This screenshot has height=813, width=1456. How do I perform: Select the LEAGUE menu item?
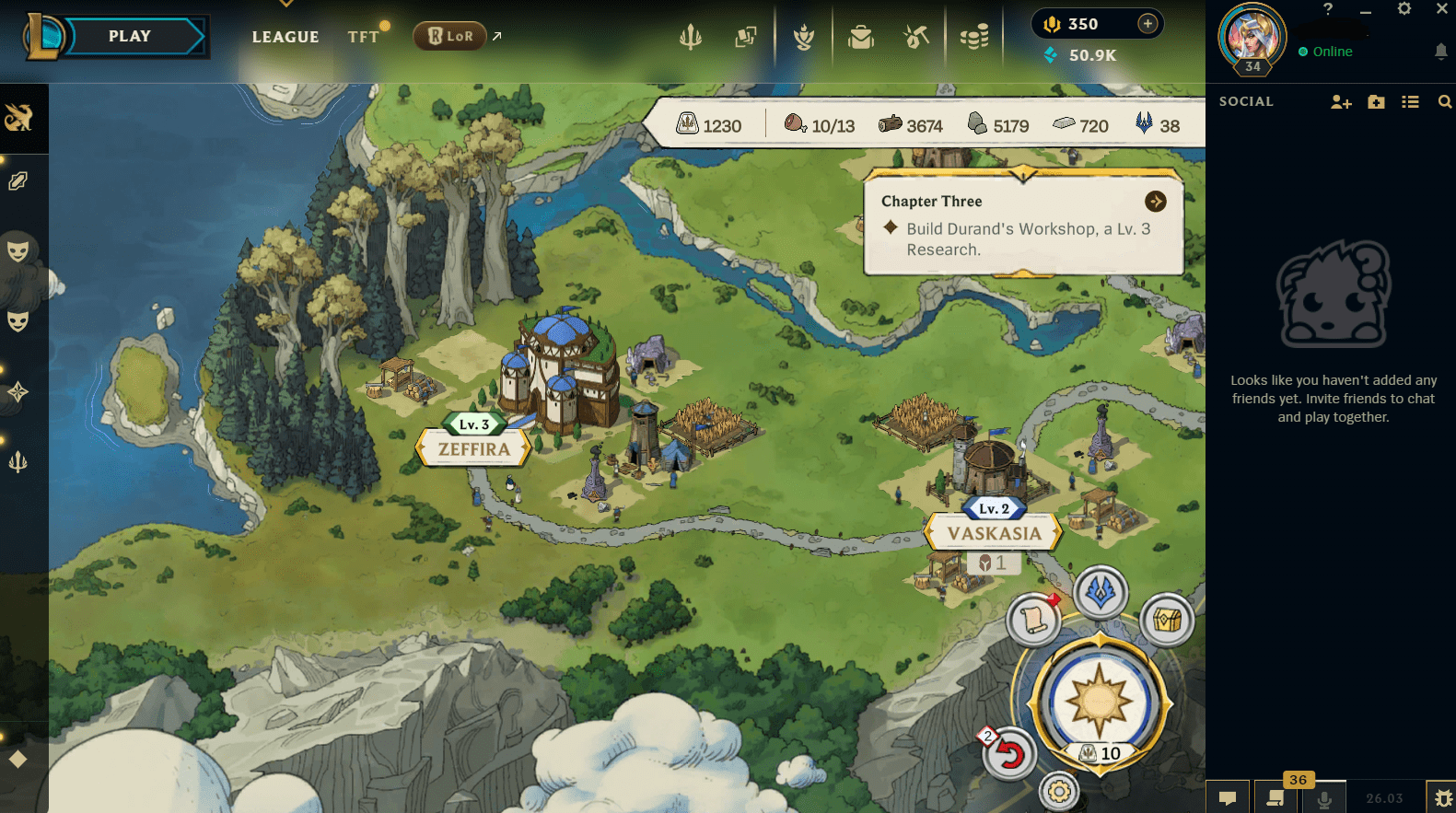pos(285,37)
